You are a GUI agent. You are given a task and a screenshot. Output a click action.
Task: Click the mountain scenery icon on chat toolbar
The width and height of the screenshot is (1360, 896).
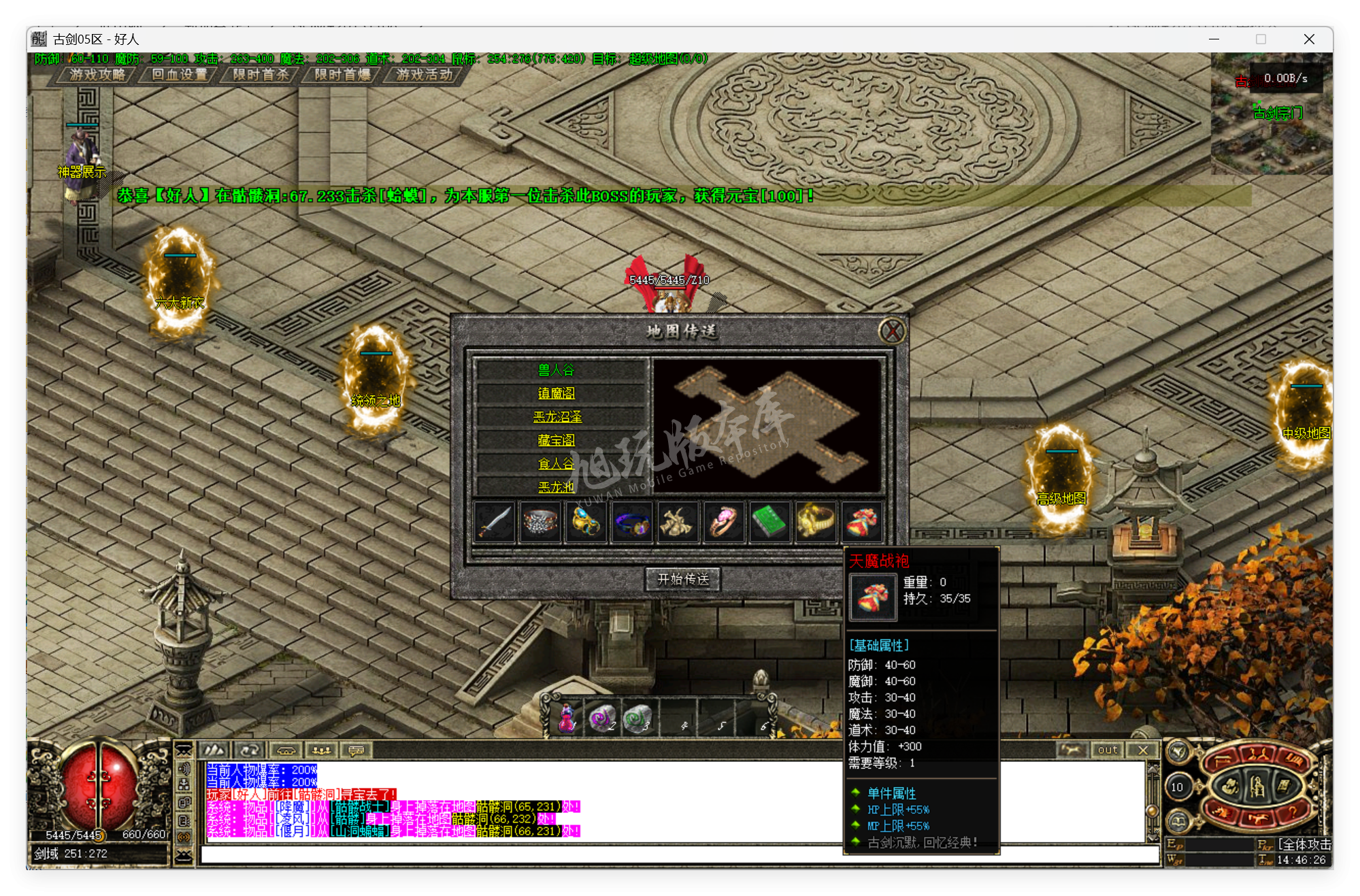coord(214,750)
